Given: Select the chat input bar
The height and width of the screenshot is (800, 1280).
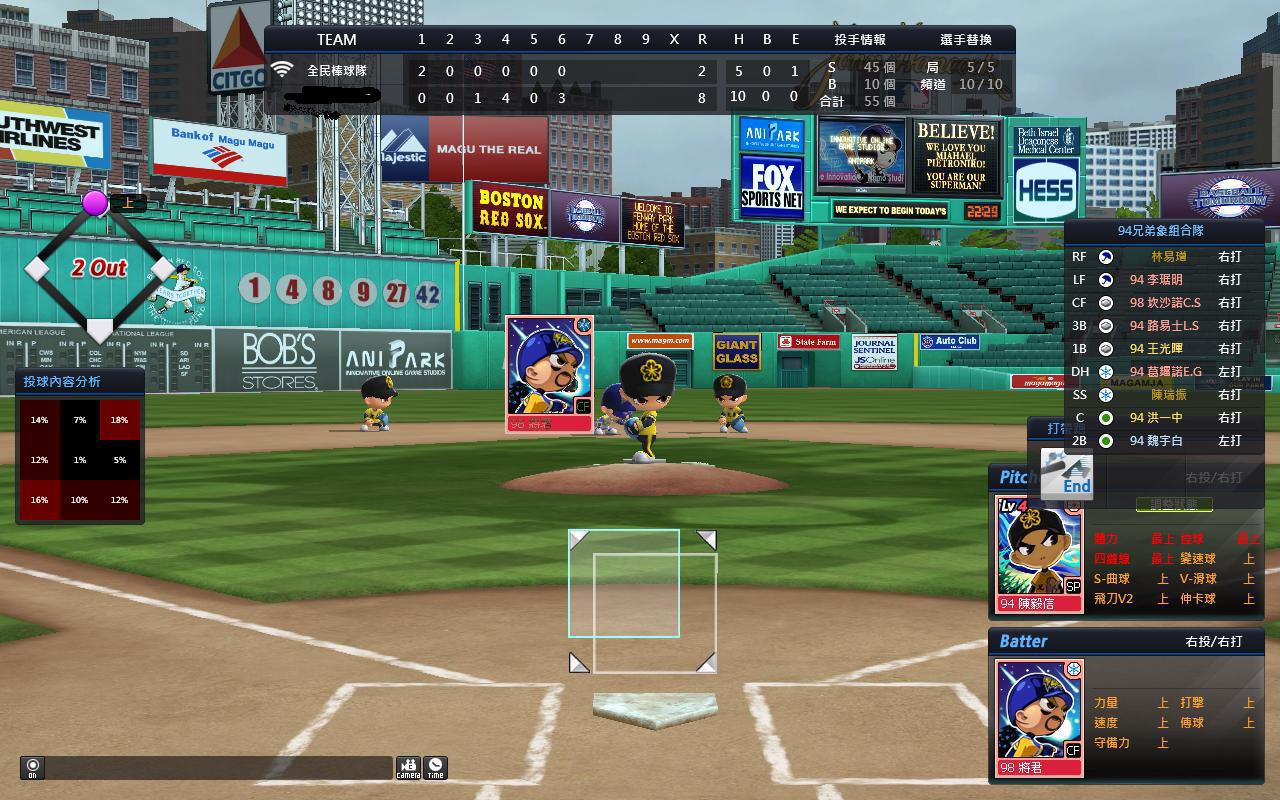Looking at the screenshot, I should (219, 768).
